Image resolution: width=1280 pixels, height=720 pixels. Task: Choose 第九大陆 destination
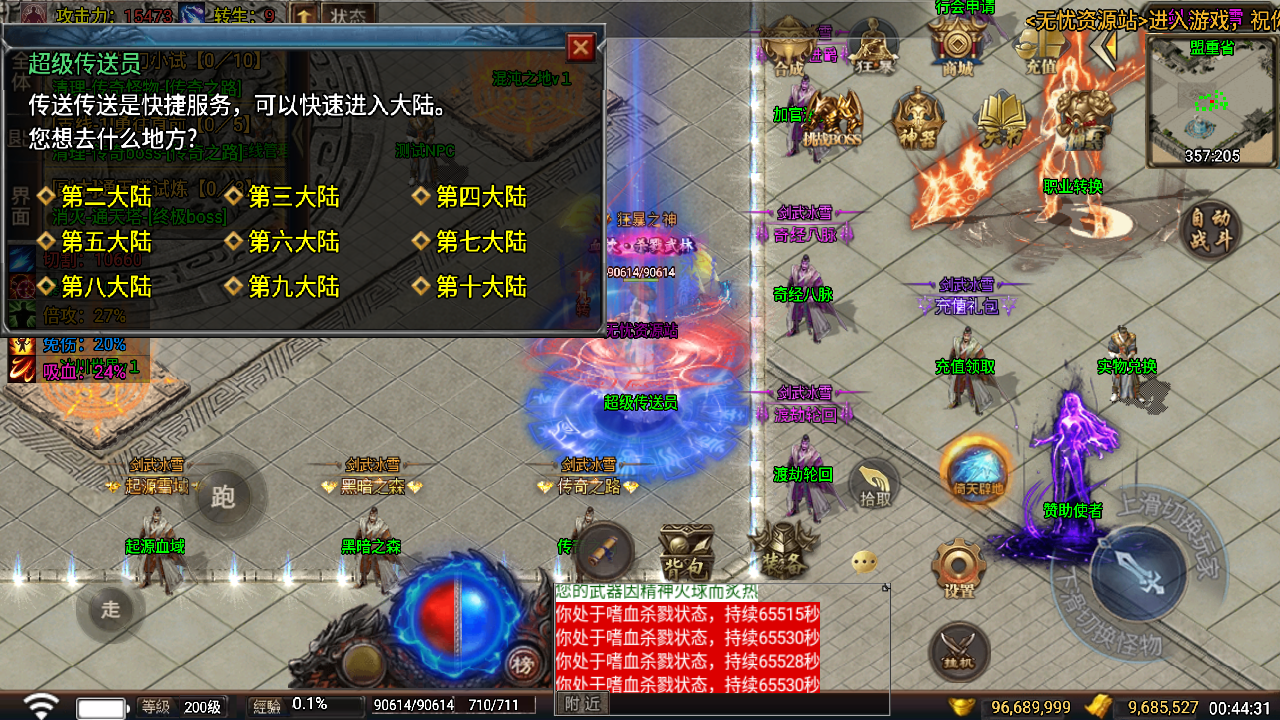pos(294,288)
